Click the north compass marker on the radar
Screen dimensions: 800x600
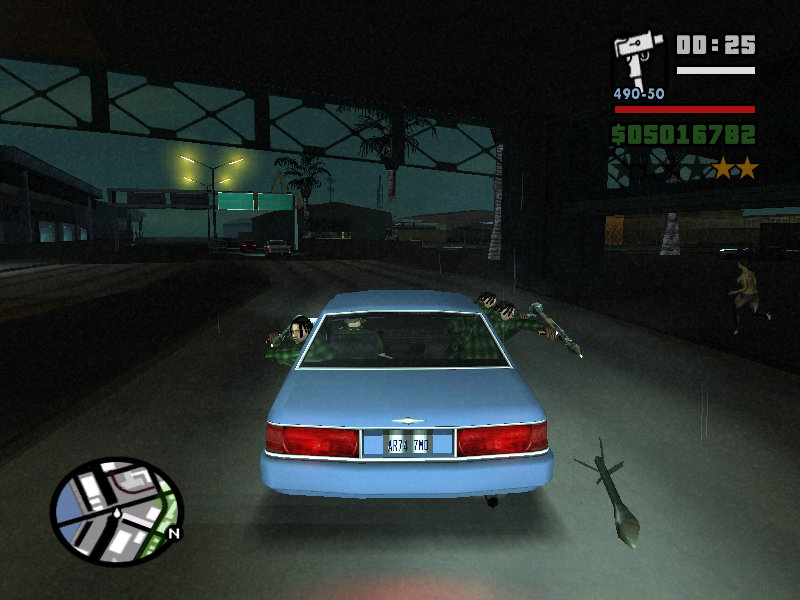point(174,533)
